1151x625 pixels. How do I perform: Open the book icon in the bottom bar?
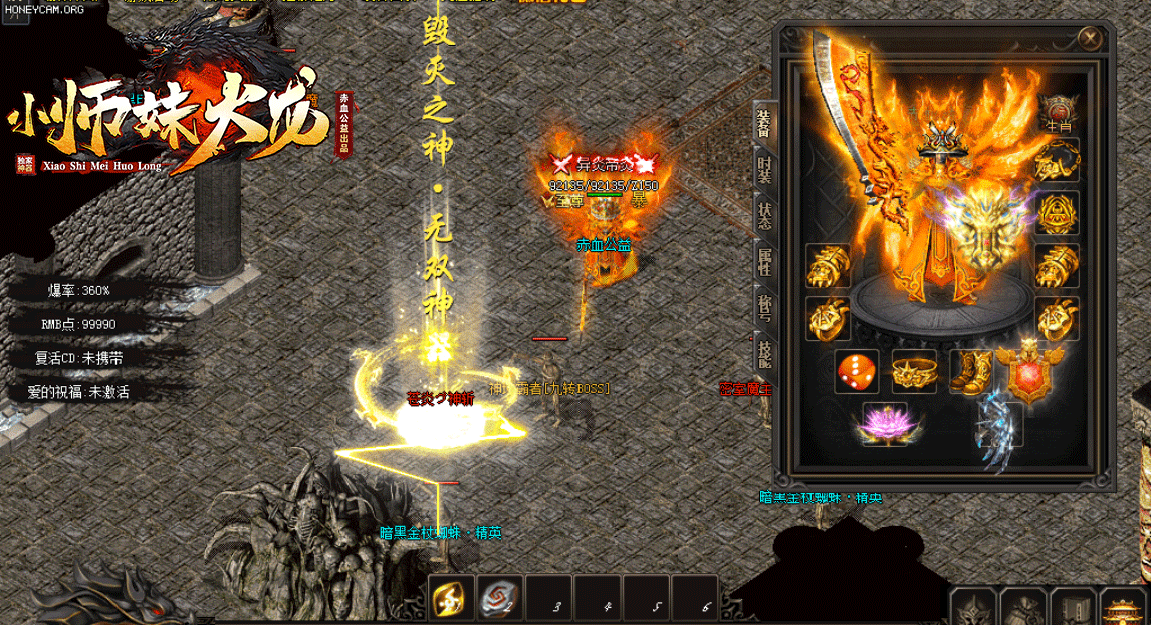(x=1075, y=607)
